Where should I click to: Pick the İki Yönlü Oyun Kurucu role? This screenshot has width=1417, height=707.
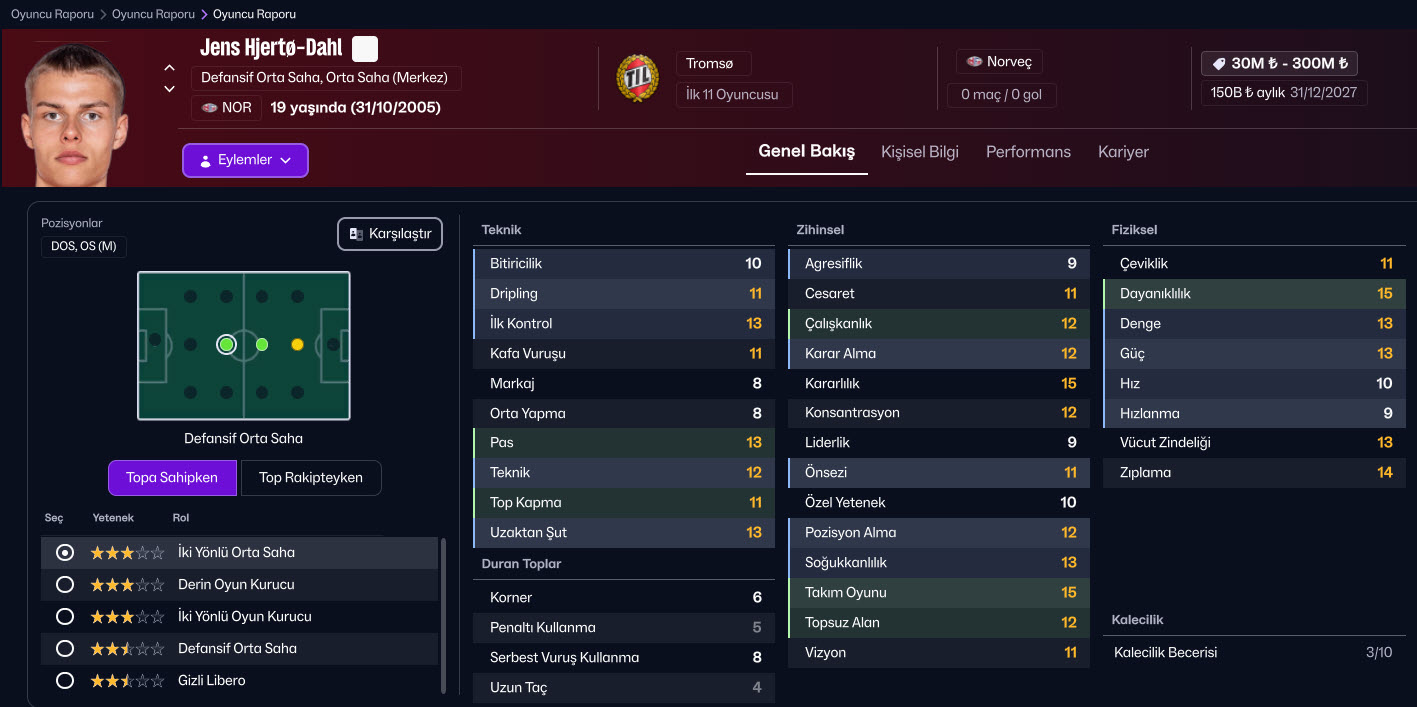pos(66,616)
